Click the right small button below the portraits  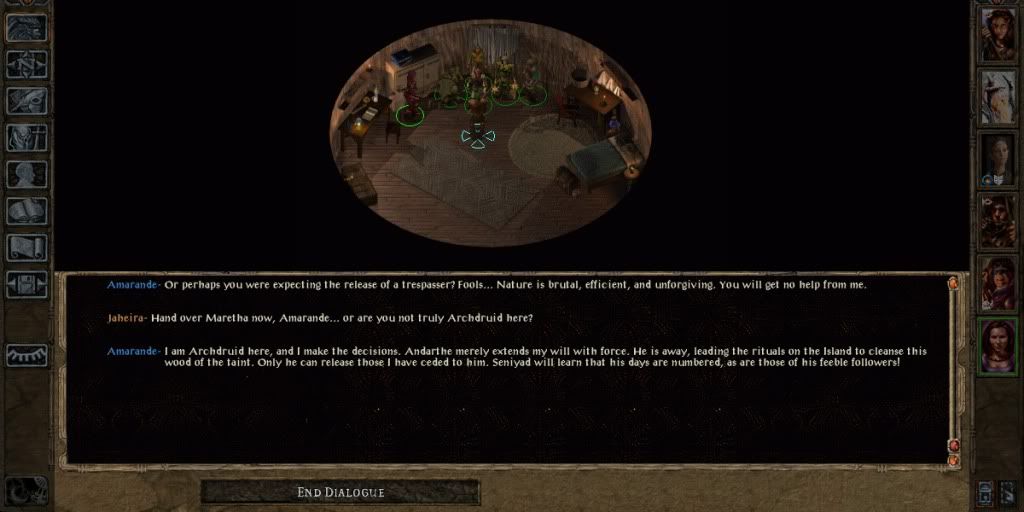pyautogui.click(x=1008, y=491)
